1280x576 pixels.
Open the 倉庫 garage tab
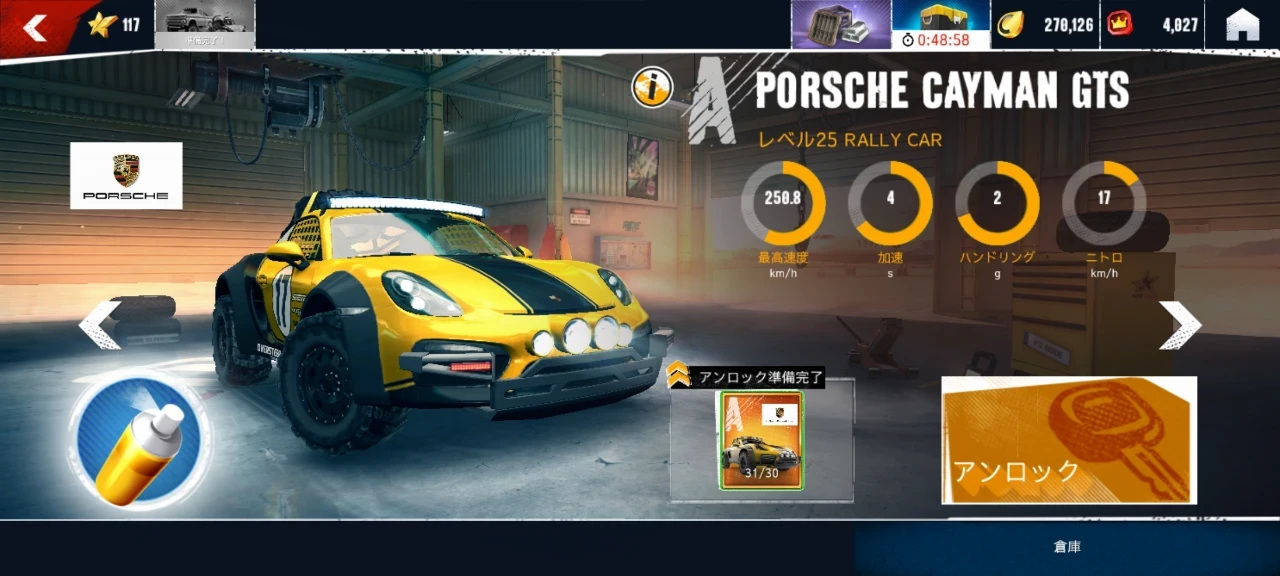click(1067, 547)
